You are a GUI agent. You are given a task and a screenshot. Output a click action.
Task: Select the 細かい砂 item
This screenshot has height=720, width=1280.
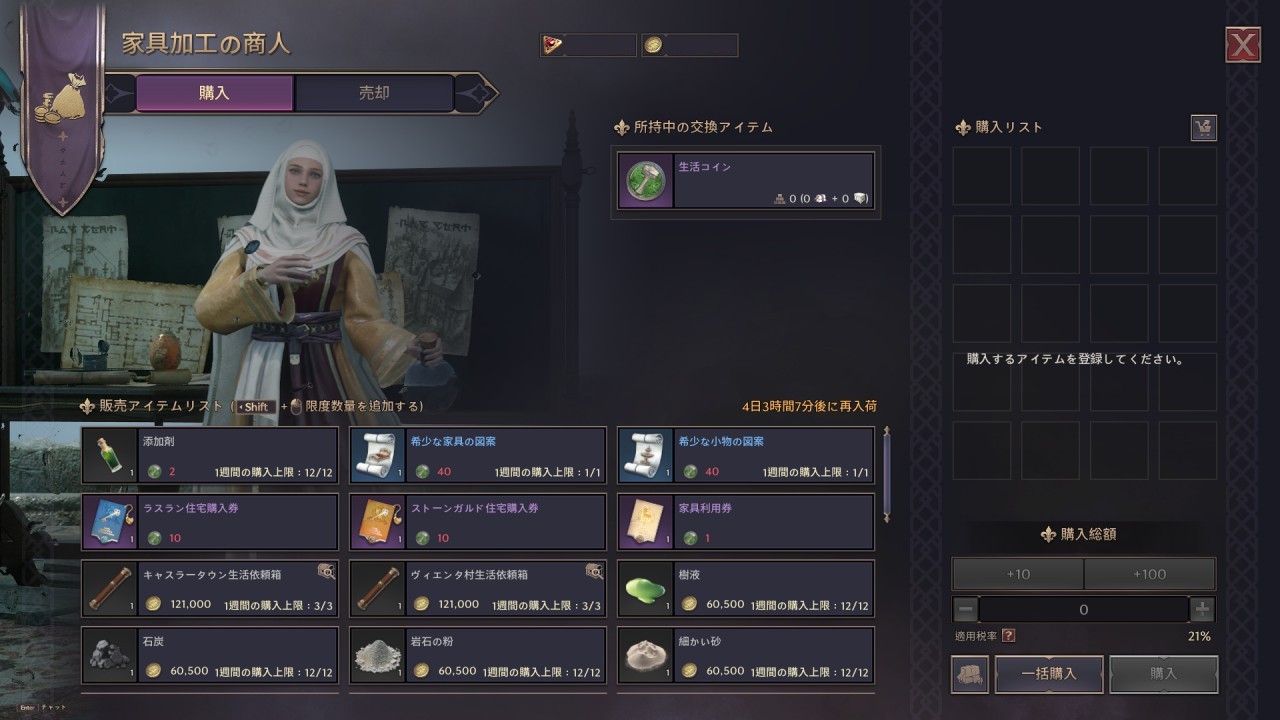click(746, 655)
